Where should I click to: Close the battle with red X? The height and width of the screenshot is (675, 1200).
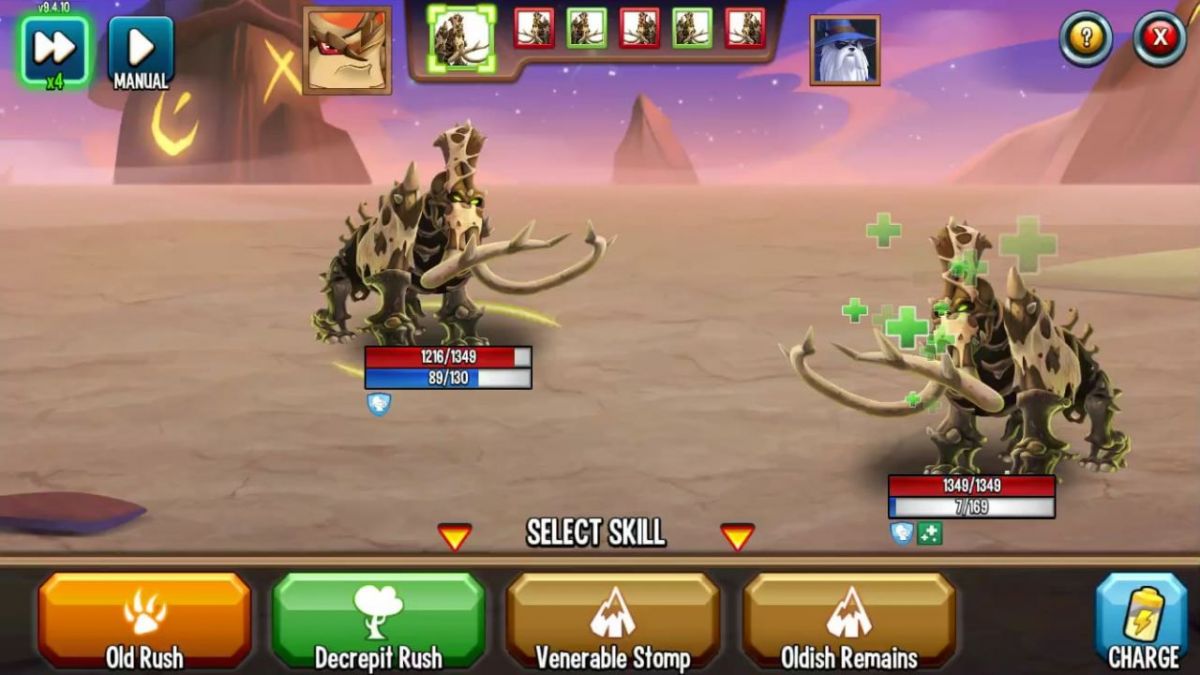click(x=1160, y=39)
